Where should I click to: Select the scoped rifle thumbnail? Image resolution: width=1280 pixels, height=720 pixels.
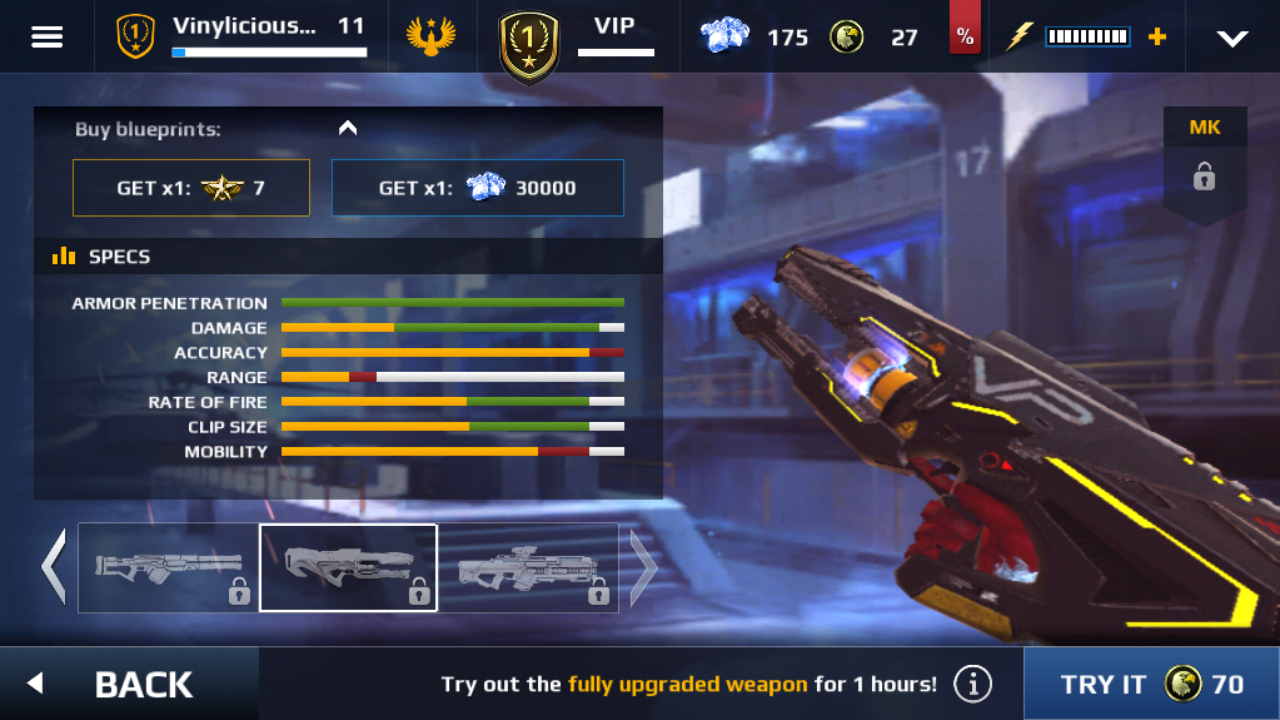(528, 567)
